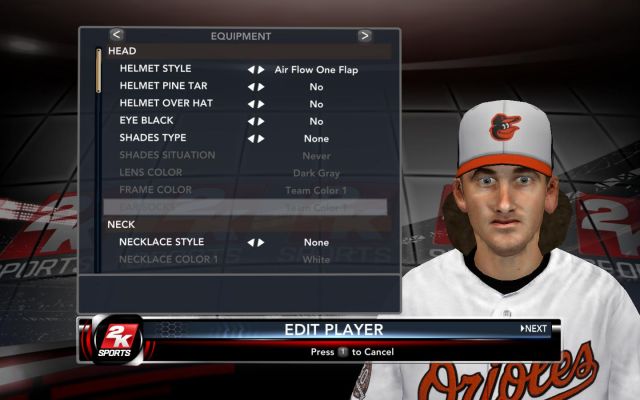Click the equipment list scrollbar handle
The image size is (640, 400).
(98, 70)
